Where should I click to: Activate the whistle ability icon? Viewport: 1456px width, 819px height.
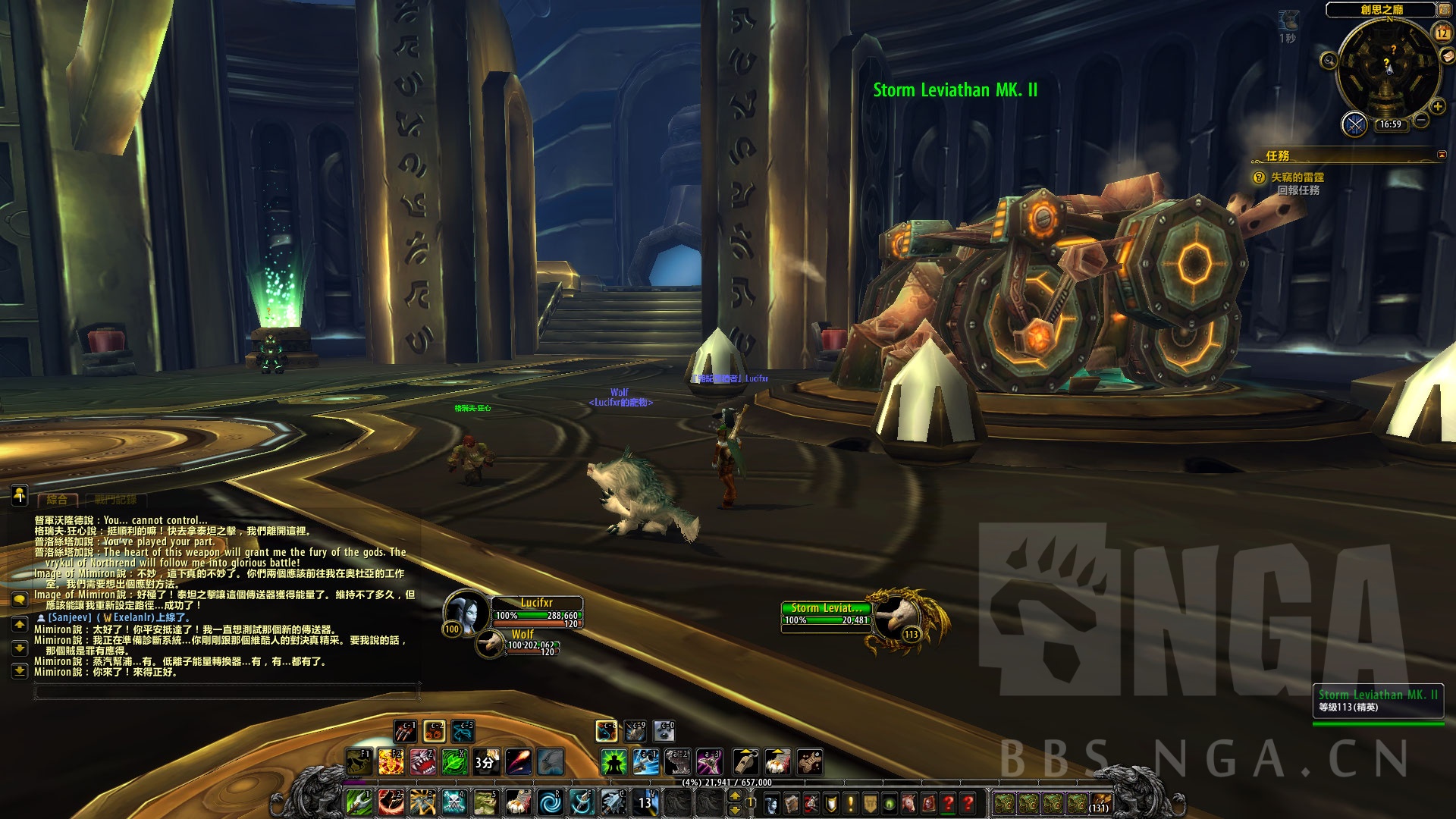tap(745, 761)
